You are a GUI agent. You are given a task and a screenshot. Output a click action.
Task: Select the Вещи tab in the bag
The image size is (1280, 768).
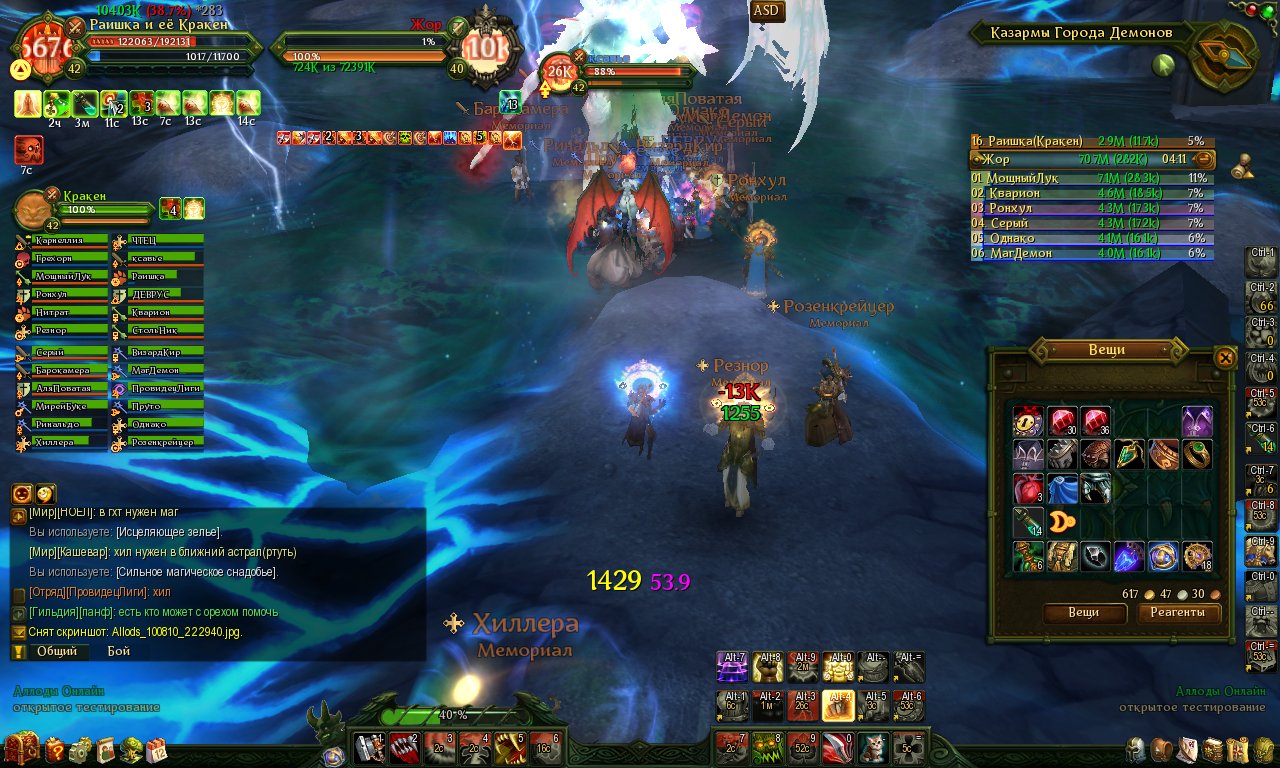(x=1084, y=613)
